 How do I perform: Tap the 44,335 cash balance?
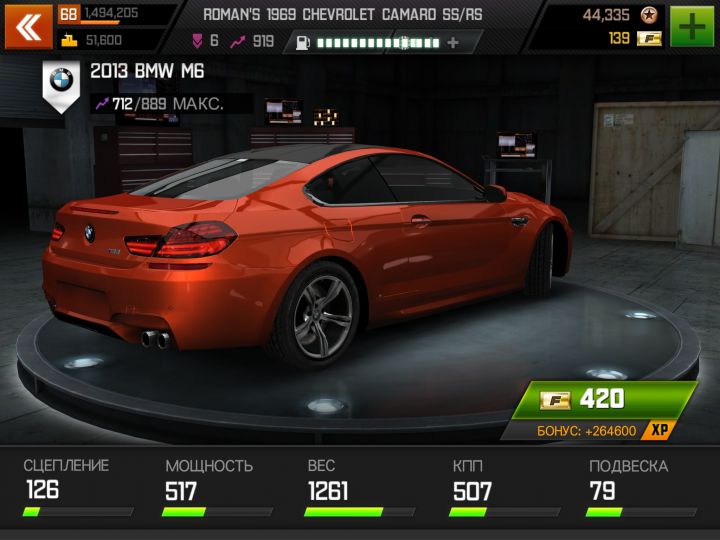(x=616, y=14)
